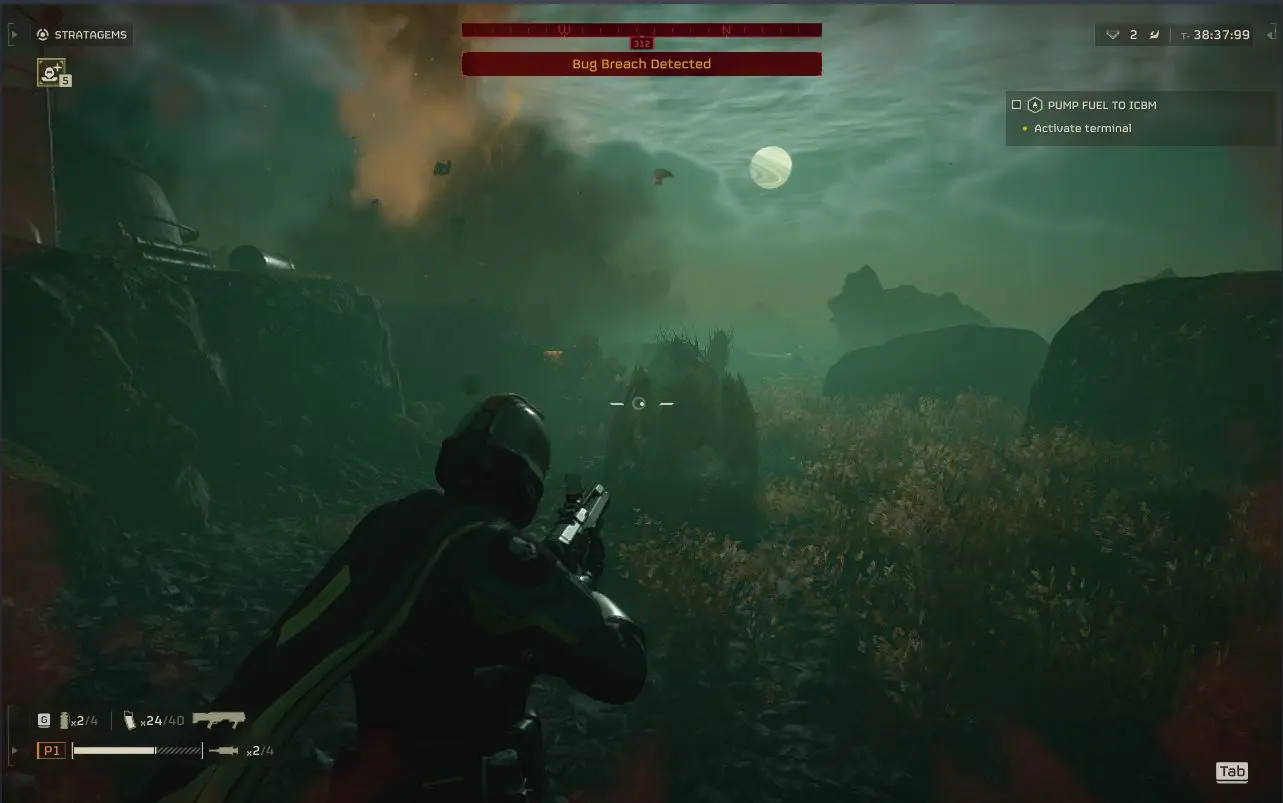Click the Bug Breach Detected banner
Screen dimensions: 1283x803
[x=641, y=63]
